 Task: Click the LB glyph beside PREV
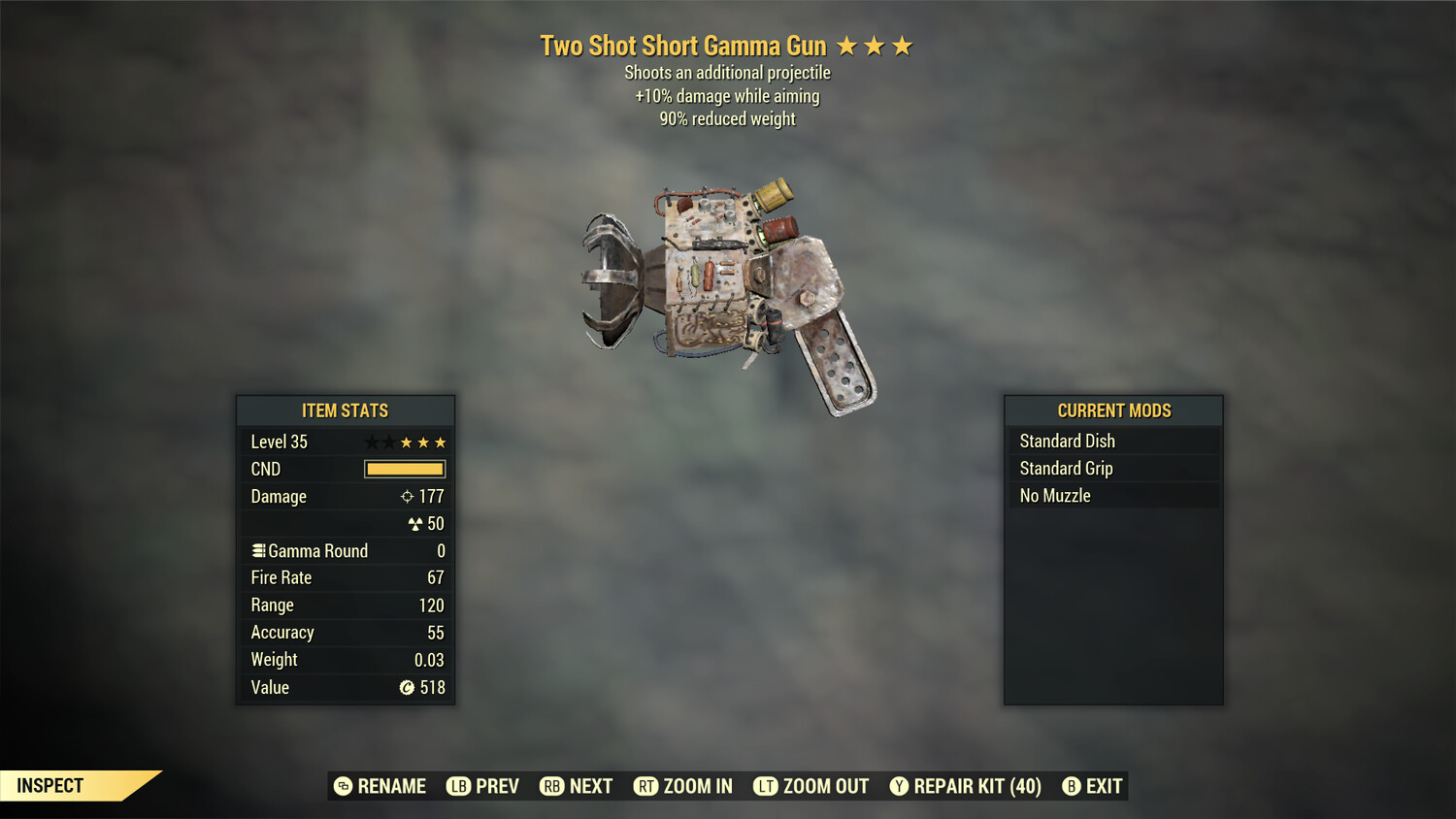456,786
